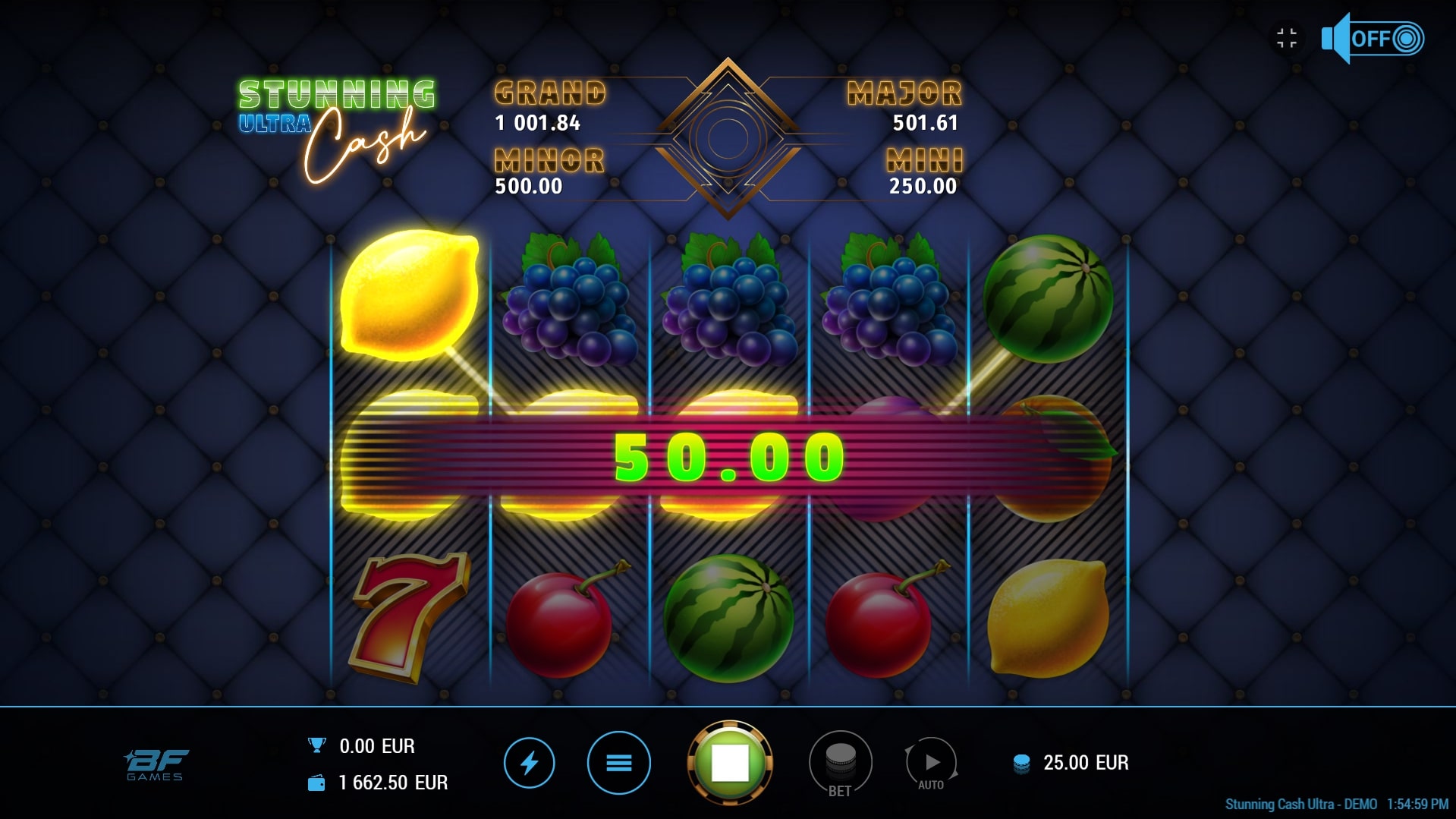The image size is (1456, 819).
Task: Start AUTO play mode
Action: 931,762
